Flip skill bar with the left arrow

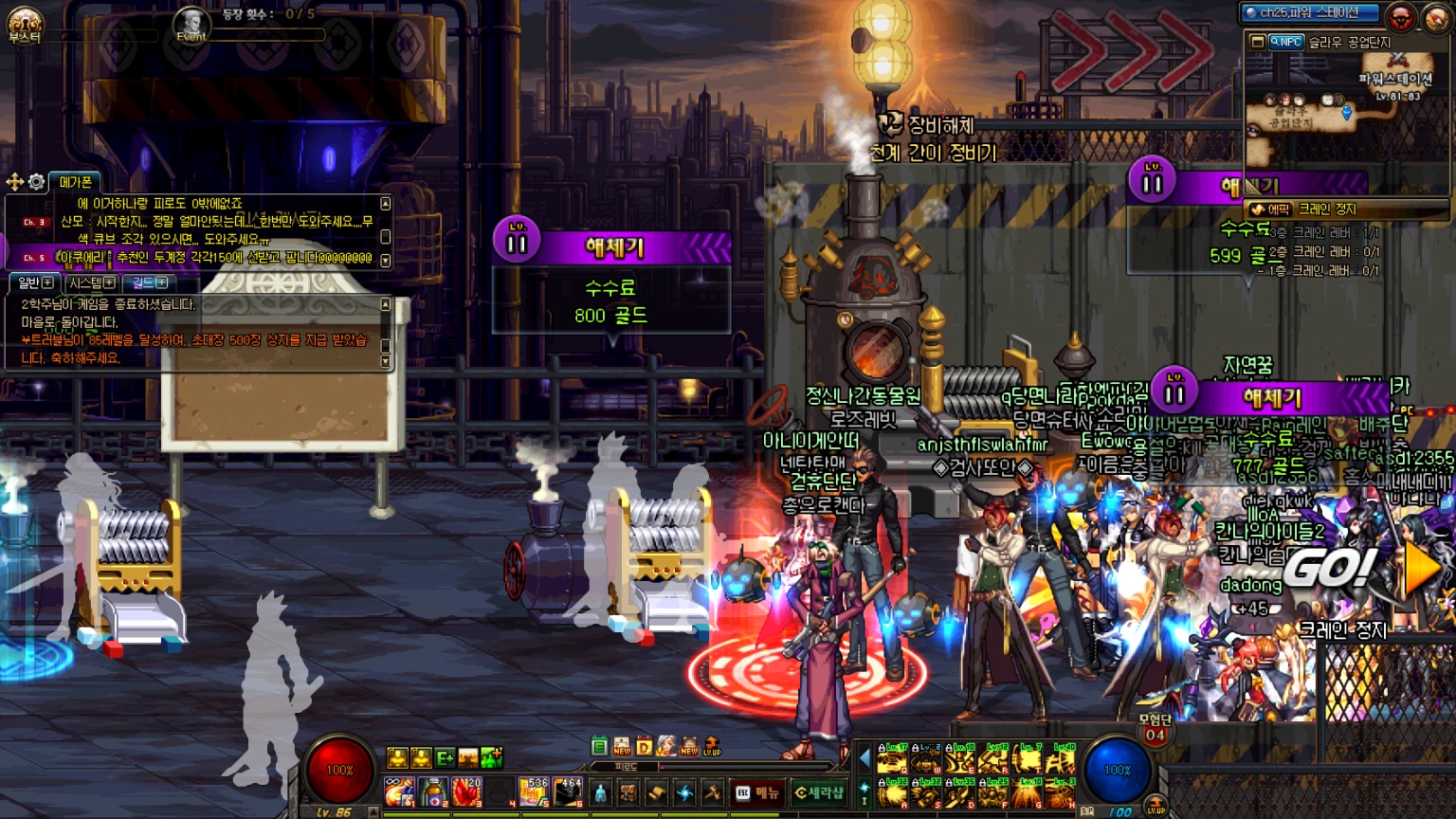[864, 757]
